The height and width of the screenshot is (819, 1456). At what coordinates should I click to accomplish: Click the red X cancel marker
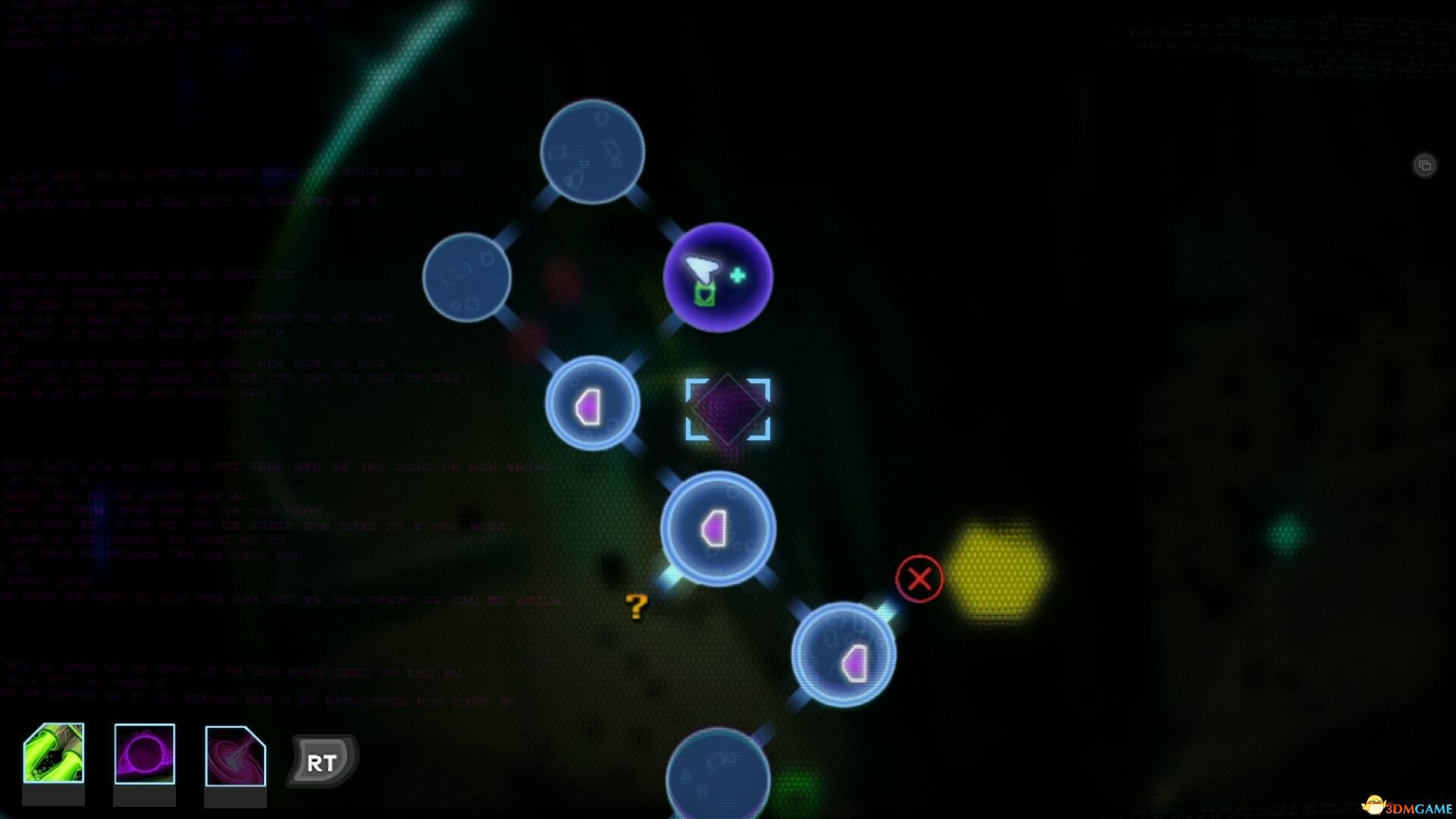coord(919,579)
